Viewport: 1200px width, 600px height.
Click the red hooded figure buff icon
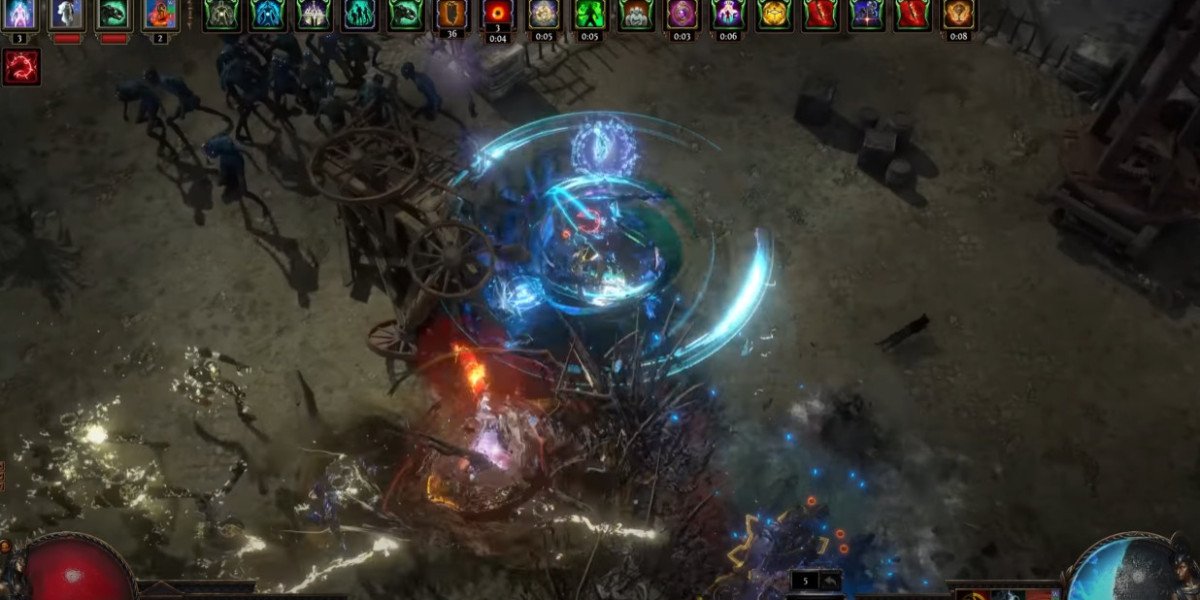click(x=160, y=13)
